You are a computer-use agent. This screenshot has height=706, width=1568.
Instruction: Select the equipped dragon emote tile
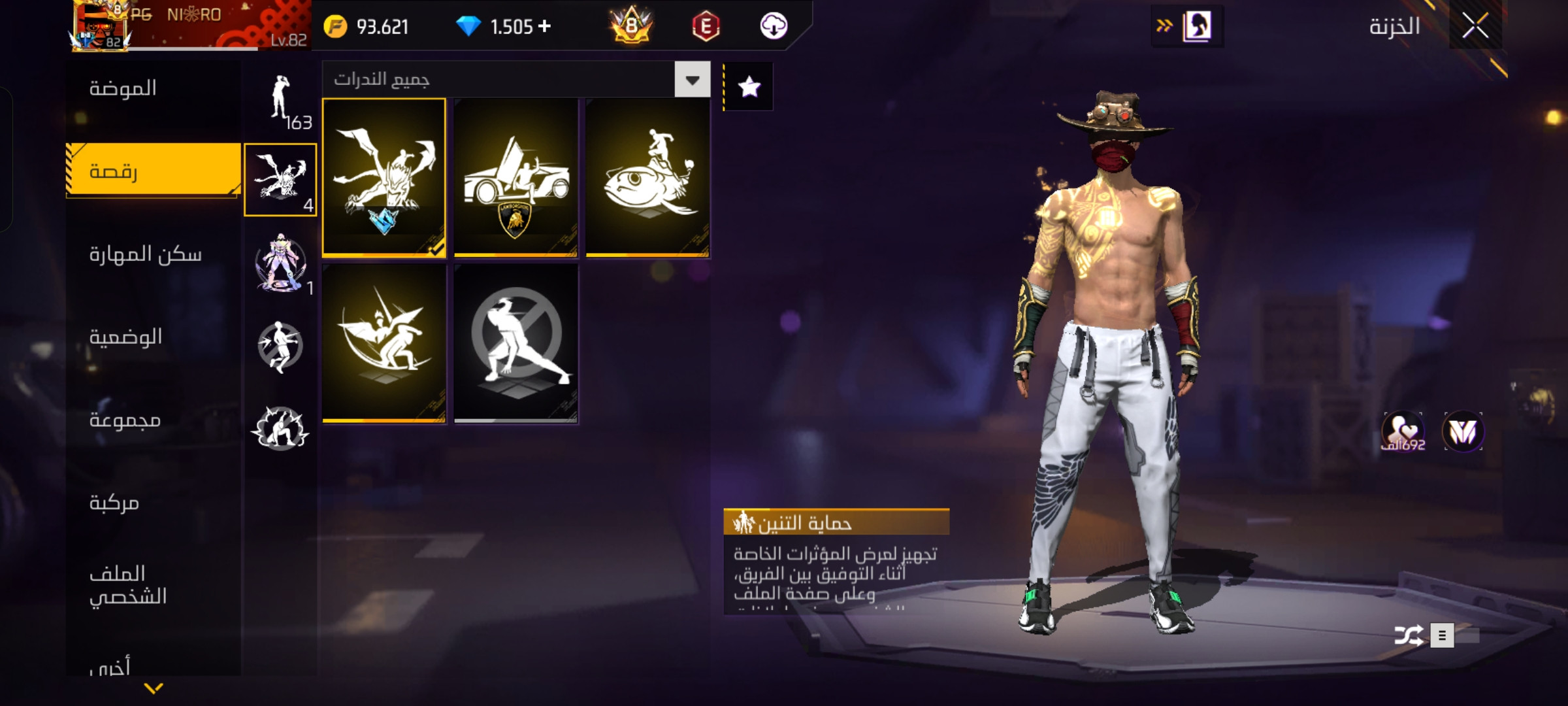[384, 177]
